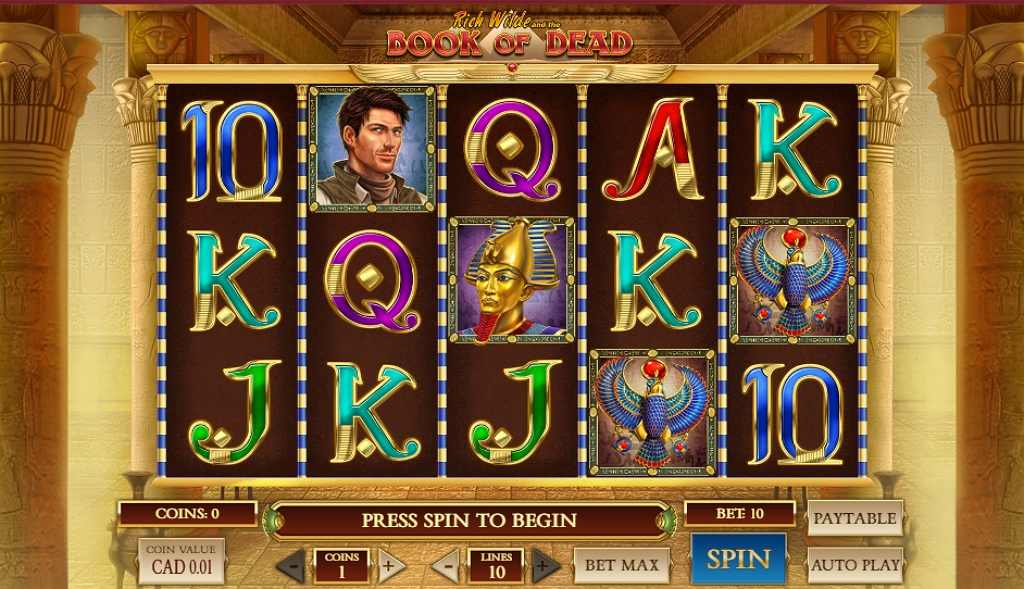1024x589 pixels.
Task: Change the CAD 0.01 coin value
Action: tap(181, 561)
